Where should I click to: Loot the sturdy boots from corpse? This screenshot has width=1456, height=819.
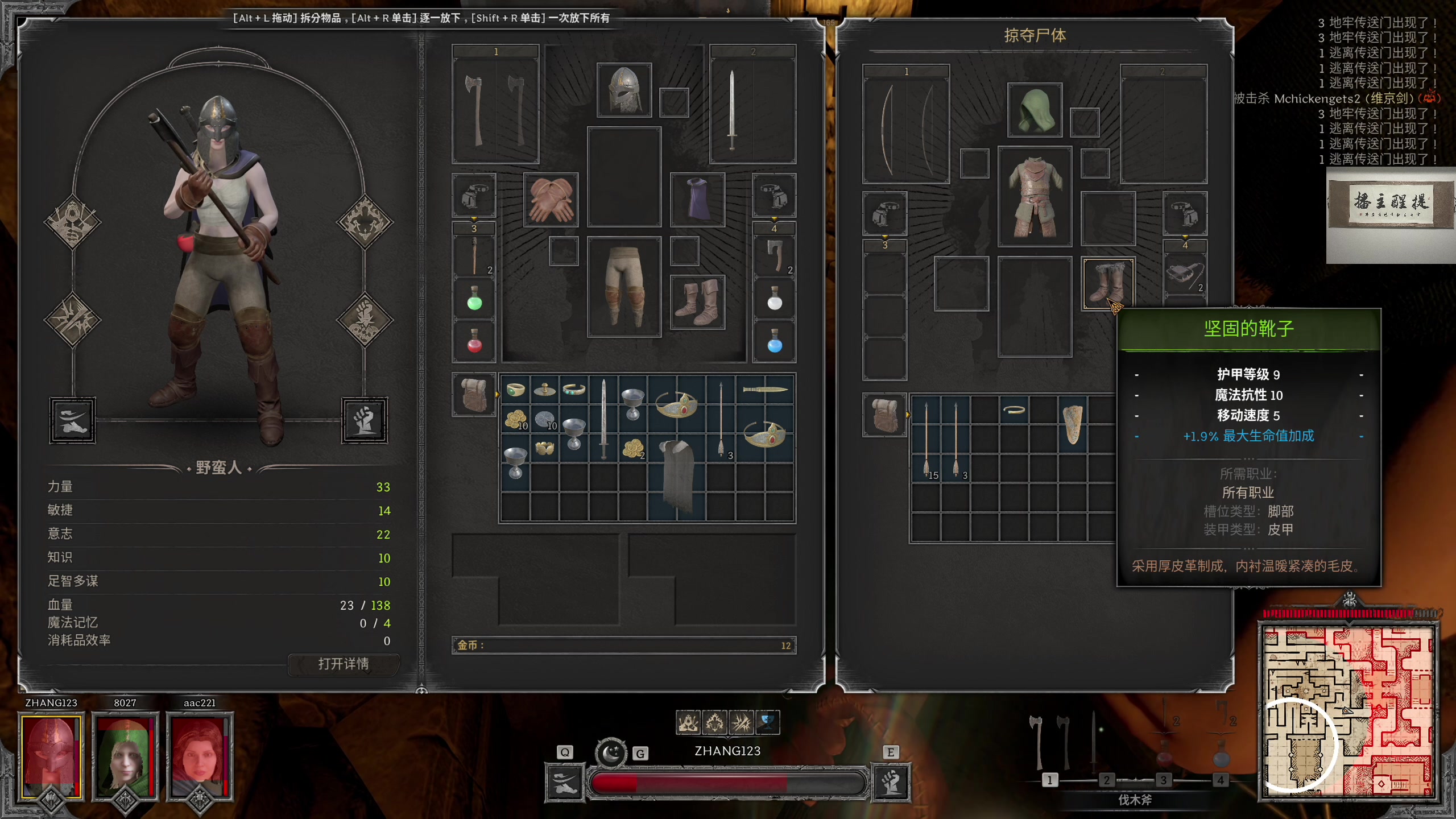click(x=1108, y=283)
